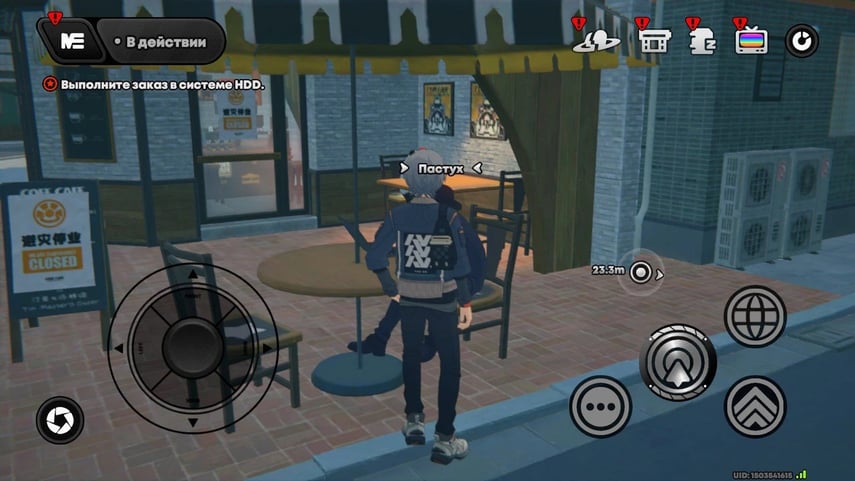Open the storefront icon in the top bar
855x481 pixels.
[652, 41]
